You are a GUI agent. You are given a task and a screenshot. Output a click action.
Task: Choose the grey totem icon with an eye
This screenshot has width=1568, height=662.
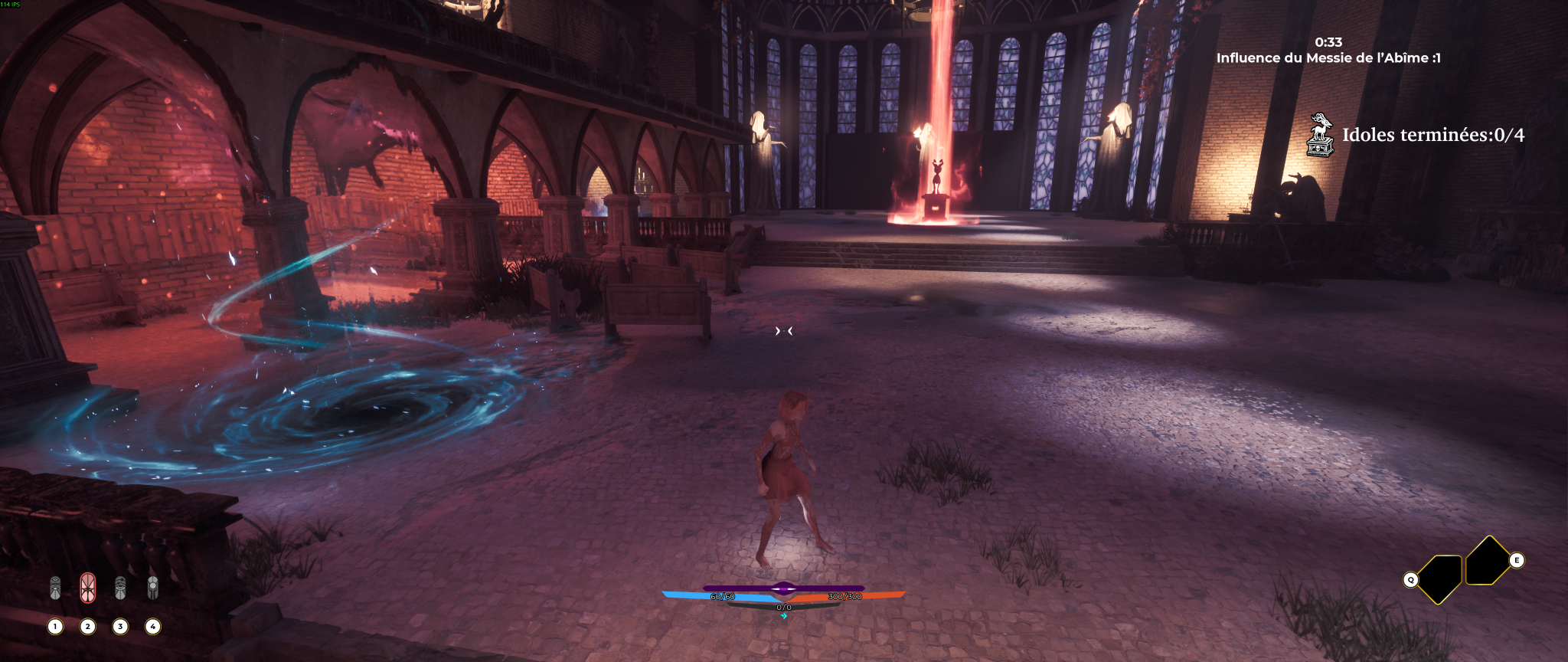pyautogui.click(x=120, y=588)
